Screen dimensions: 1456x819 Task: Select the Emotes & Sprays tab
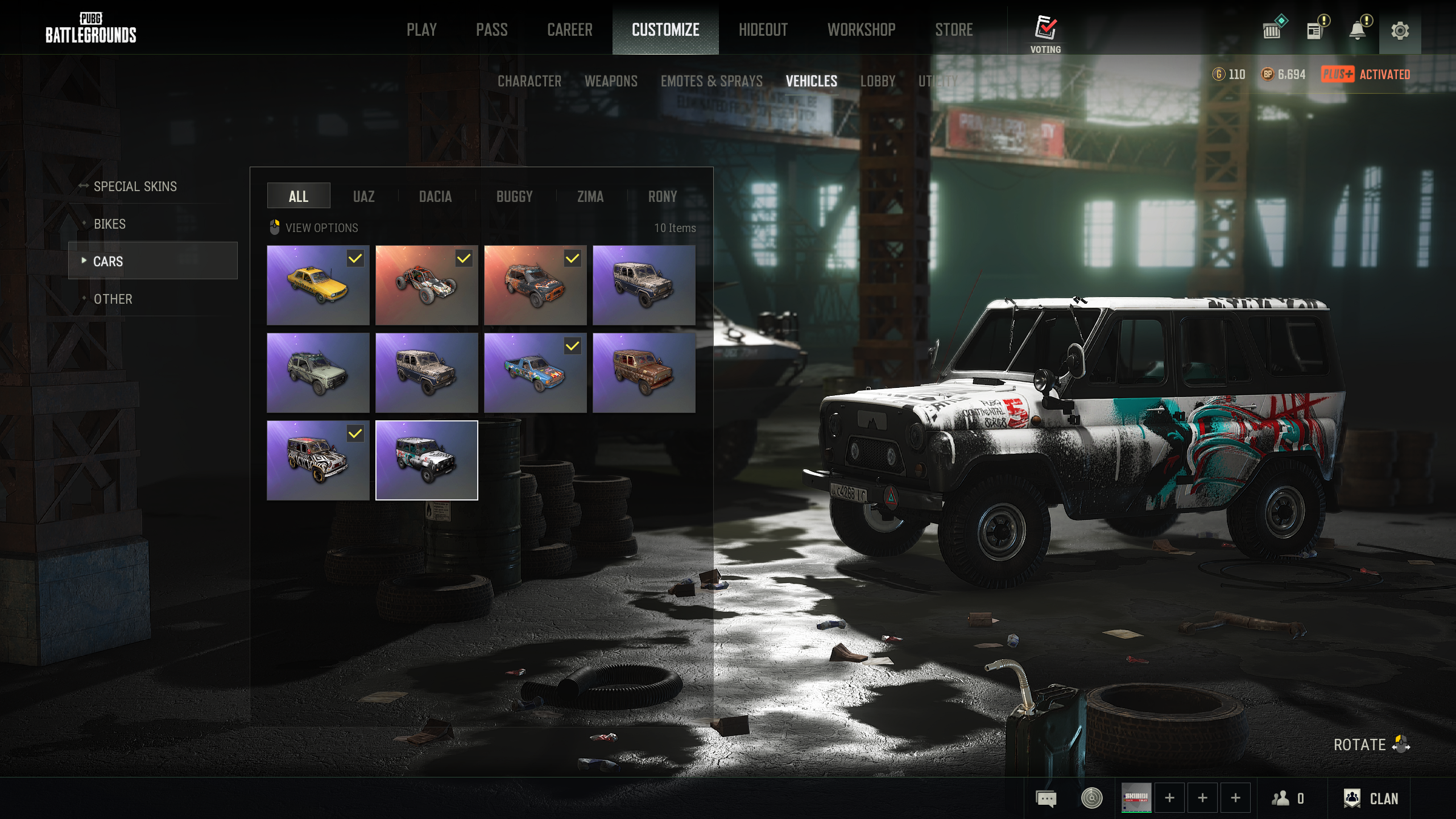click(x=712, y=81)
